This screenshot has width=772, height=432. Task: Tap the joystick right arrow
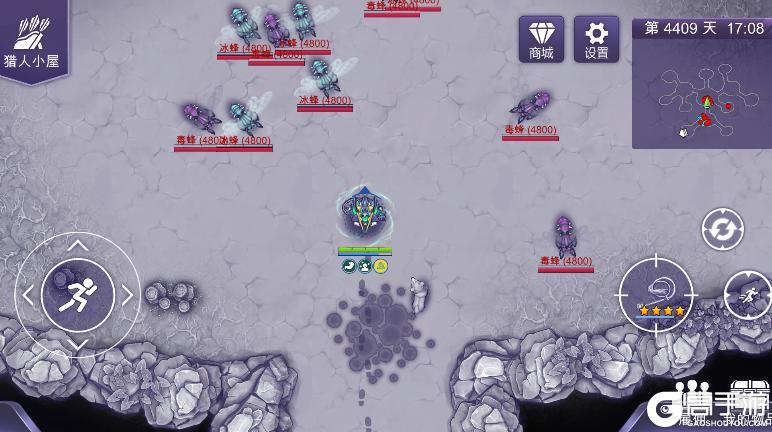pos(128,295)
